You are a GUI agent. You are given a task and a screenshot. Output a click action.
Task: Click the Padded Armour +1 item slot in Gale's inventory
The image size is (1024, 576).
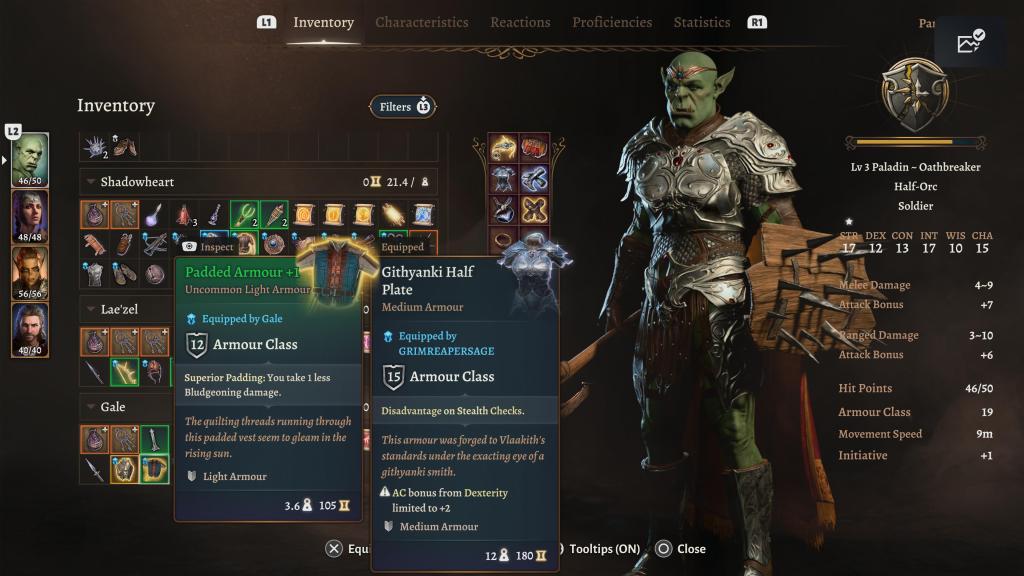click(153, 469)
